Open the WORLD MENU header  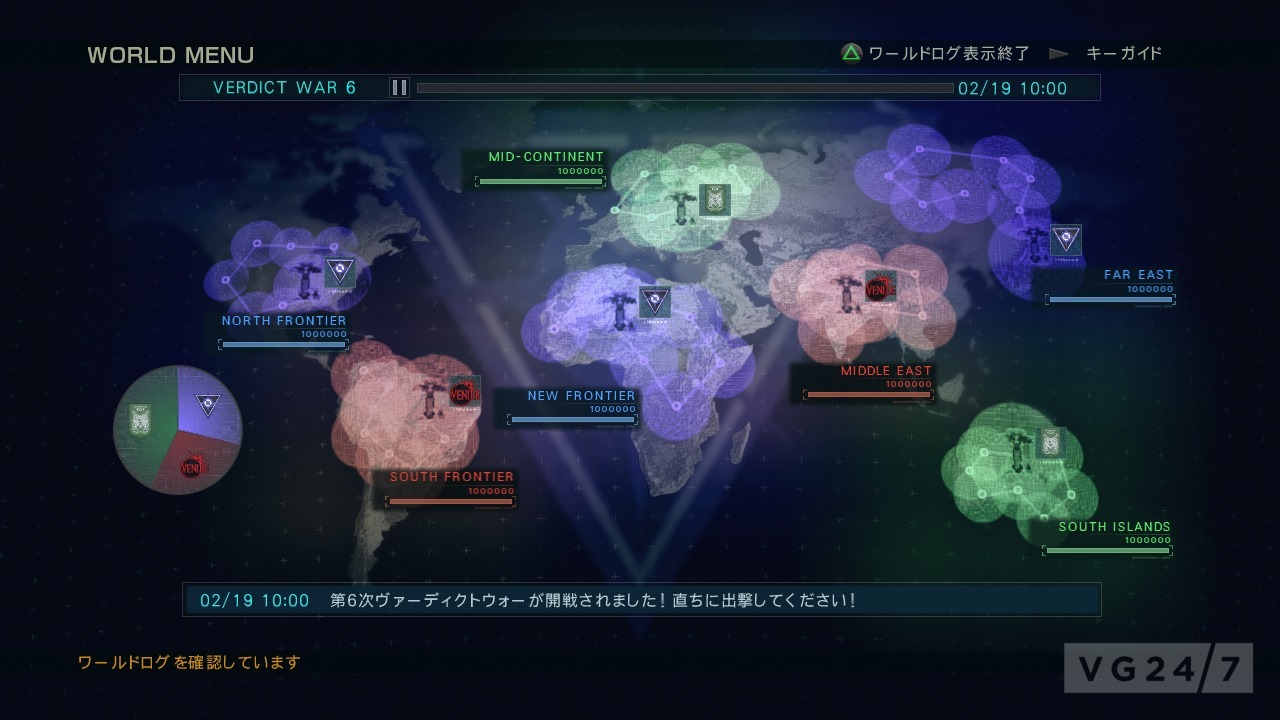click(x=171, y=54)
